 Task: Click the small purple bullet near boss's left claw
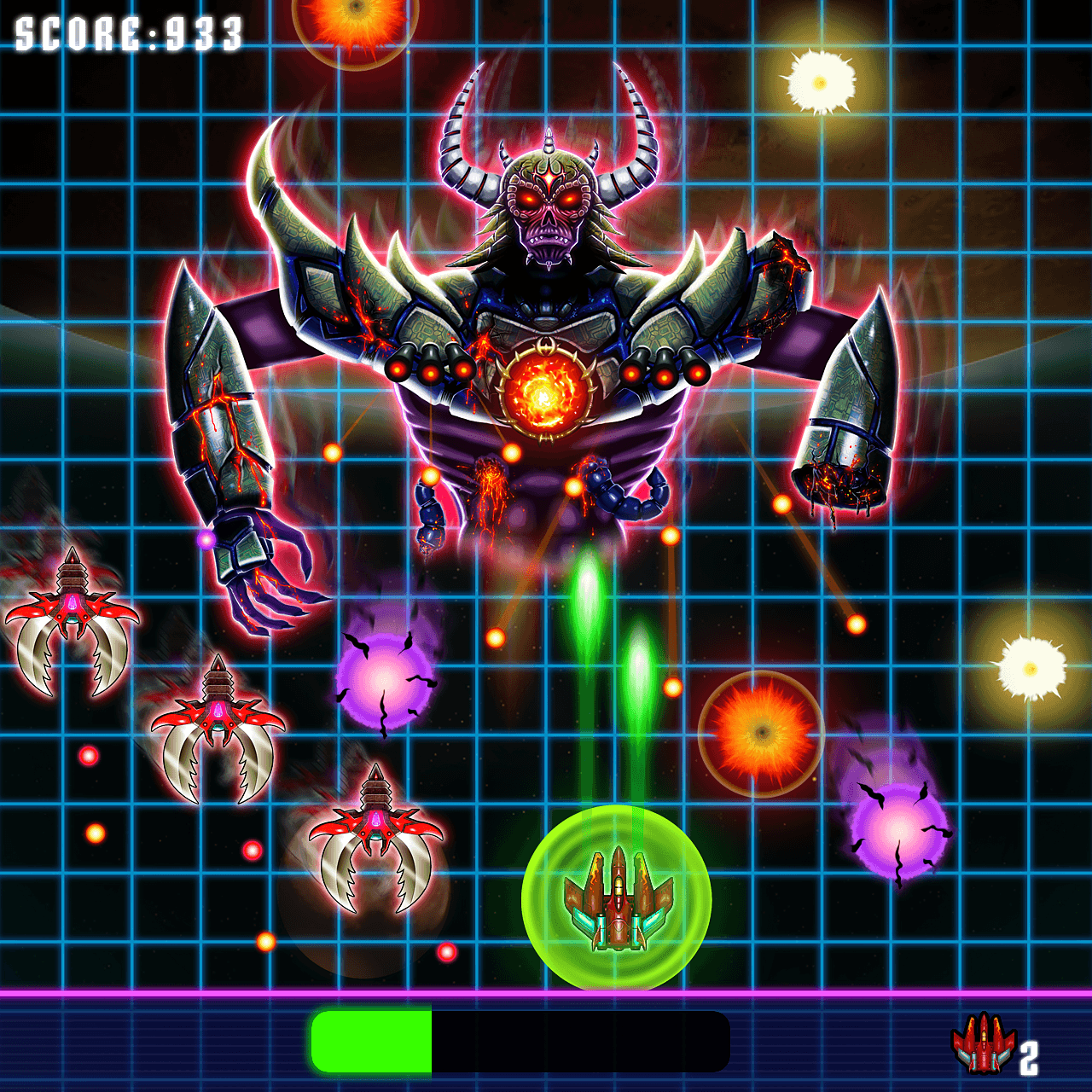(x=205, y=539)
